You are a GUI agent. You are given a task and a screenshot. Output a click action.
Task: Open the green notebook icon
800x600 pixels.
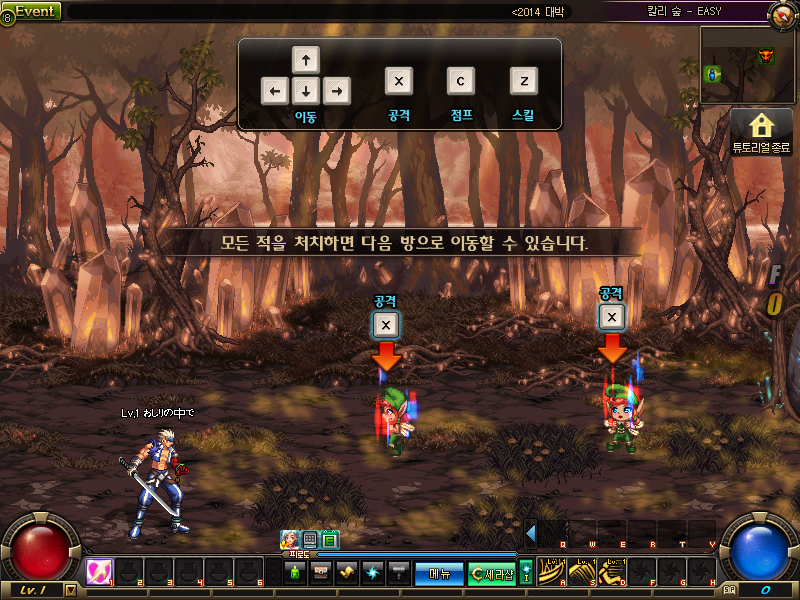click(x=330, y=540)
